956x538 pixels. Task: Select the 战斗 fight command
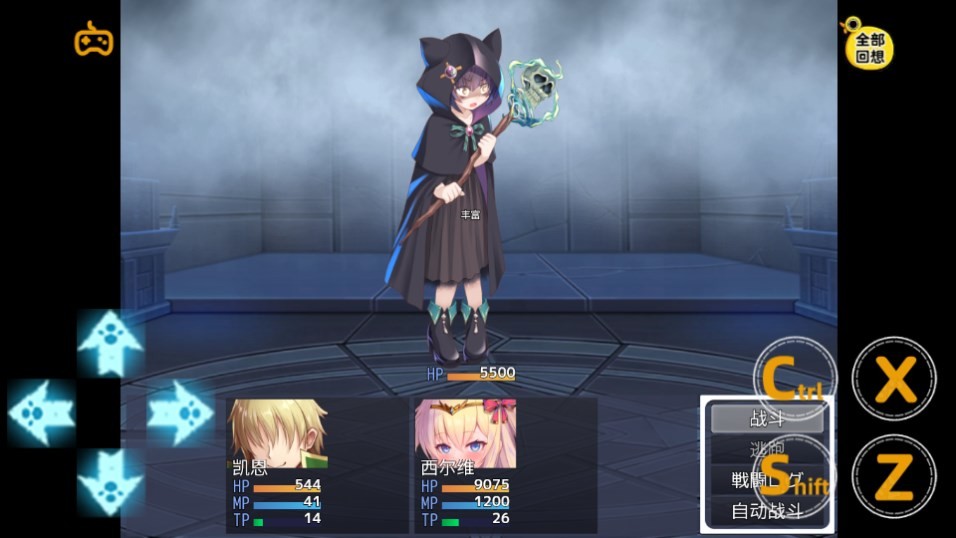click(x=766, y=419)
